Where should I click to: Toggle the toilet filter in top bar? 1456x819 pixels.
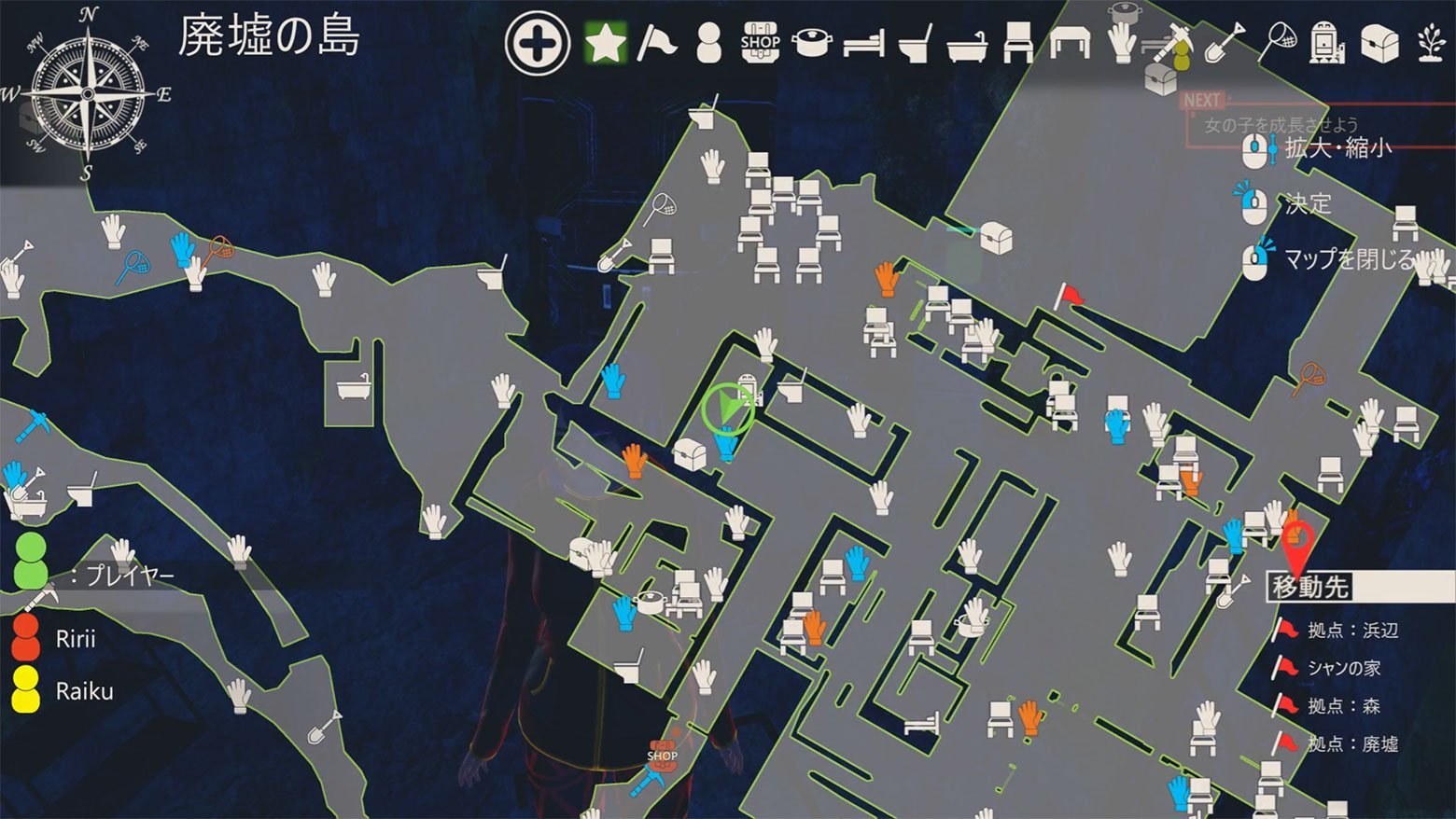[x=915, y=44]
